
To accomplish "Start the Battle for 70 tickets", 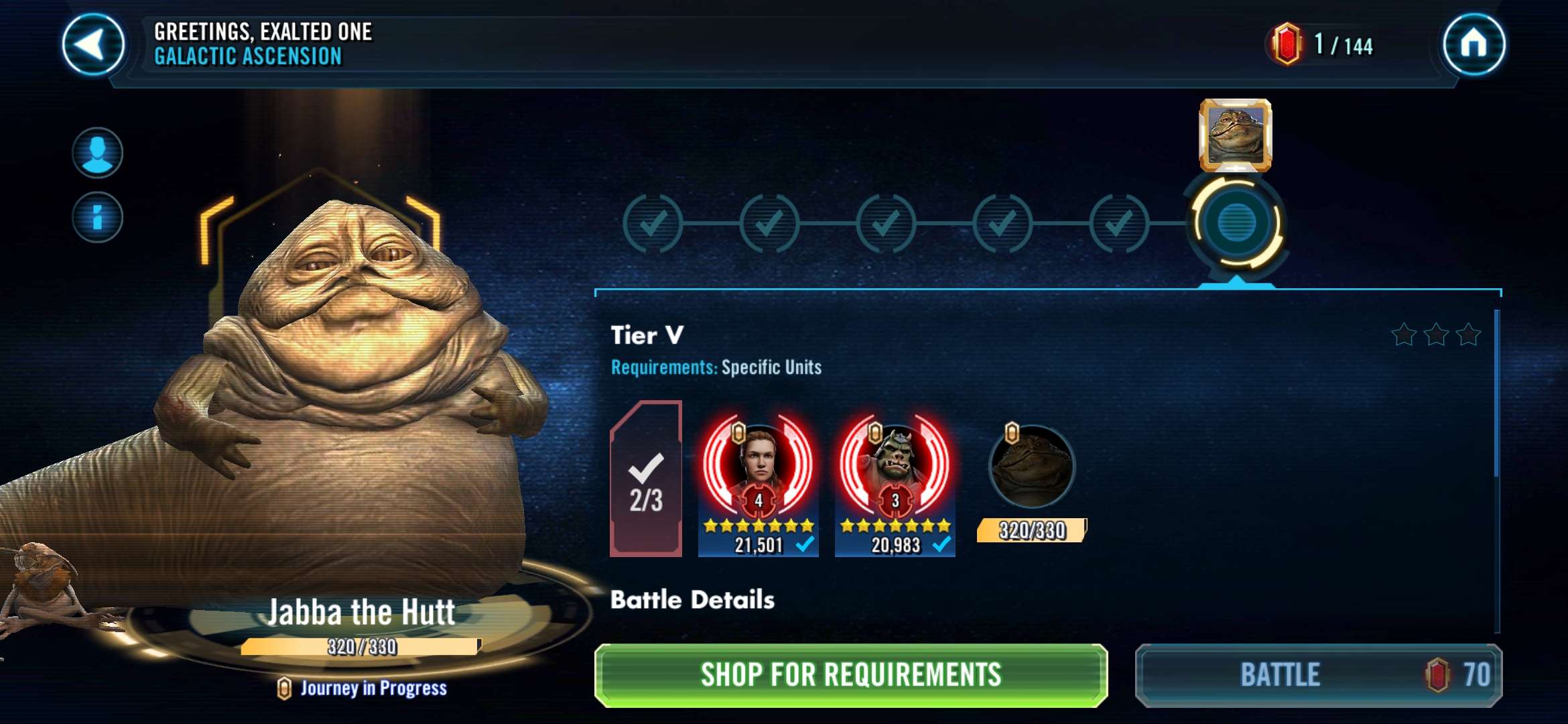I will pyautogui.click(x=1318, y=675).
